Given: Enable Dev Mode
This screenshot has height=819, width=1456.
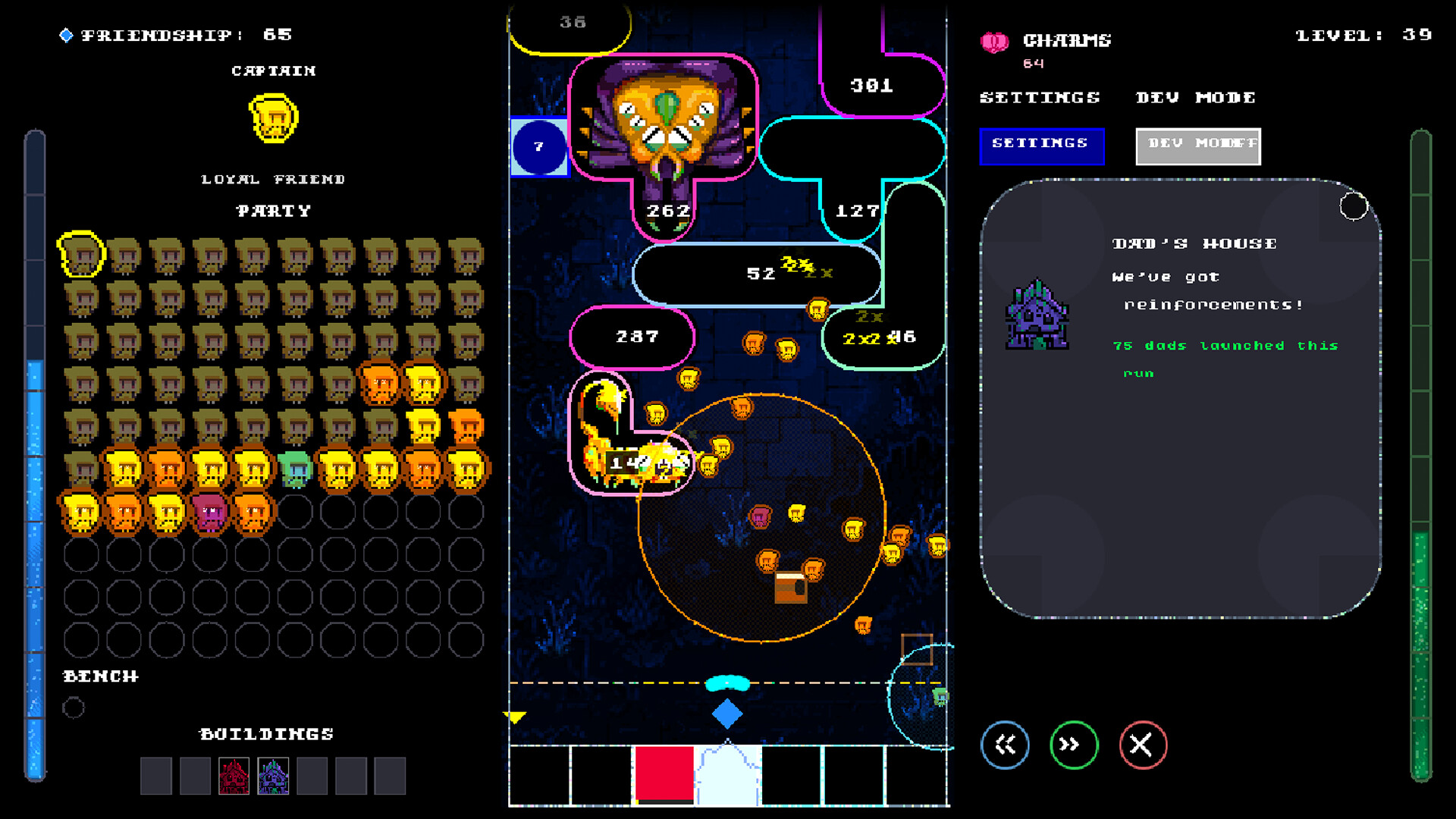Looking at the screenshot, I should [x=1197, y=146].
